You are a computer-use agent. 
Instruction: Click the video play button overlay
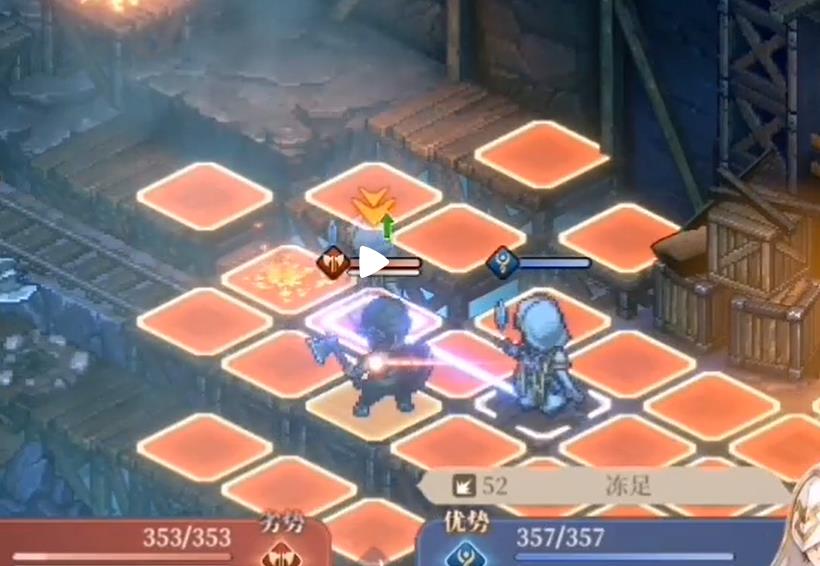click(x=373, y=263)
